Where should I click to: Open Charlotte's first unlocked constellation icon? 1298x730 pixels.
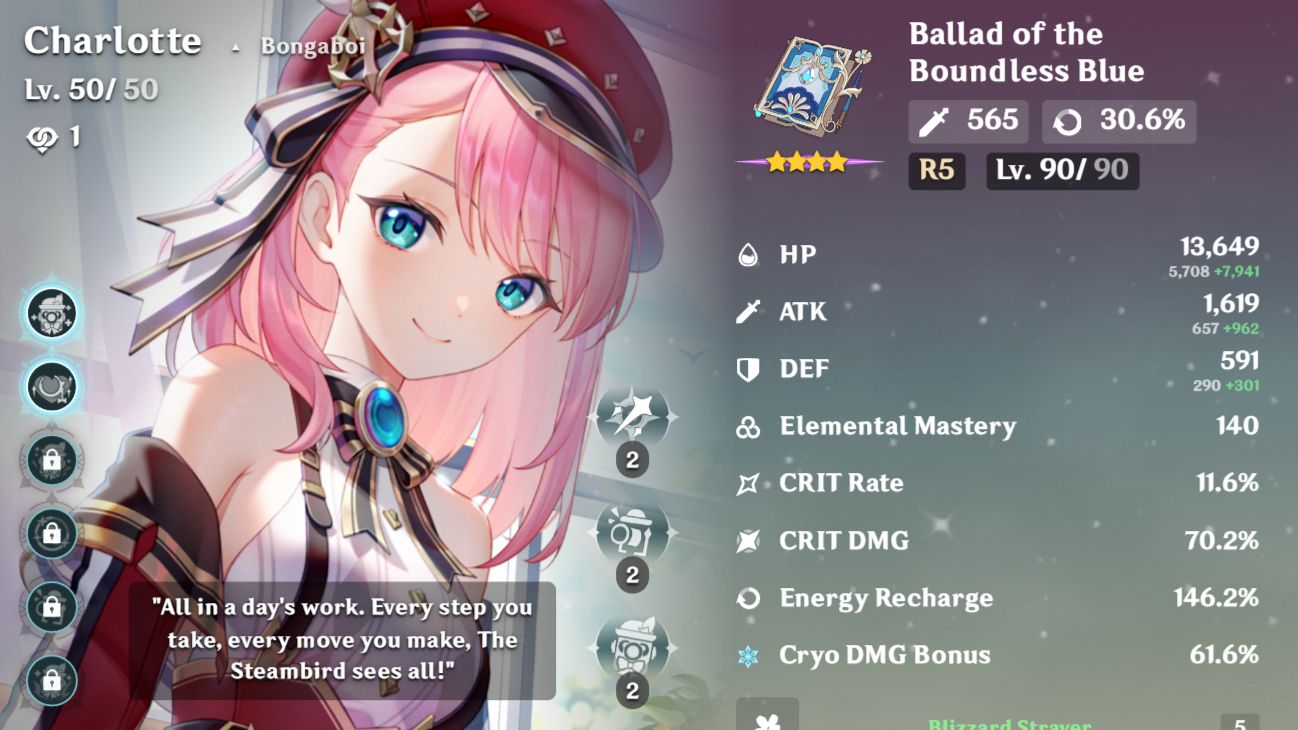(52, 312)
